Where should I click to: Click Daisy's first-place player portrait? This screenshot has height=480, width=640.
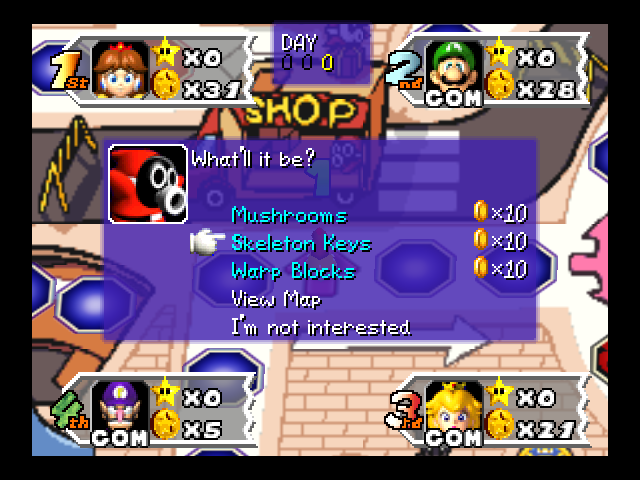(x=121, y=69)
